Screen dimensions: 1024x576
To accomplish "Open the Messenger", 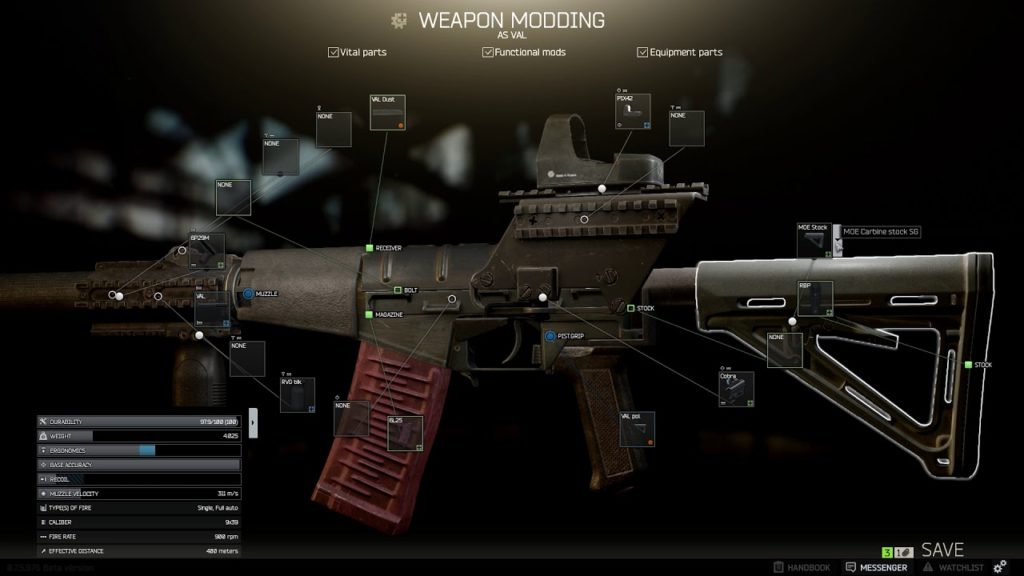I will (876, 567).
